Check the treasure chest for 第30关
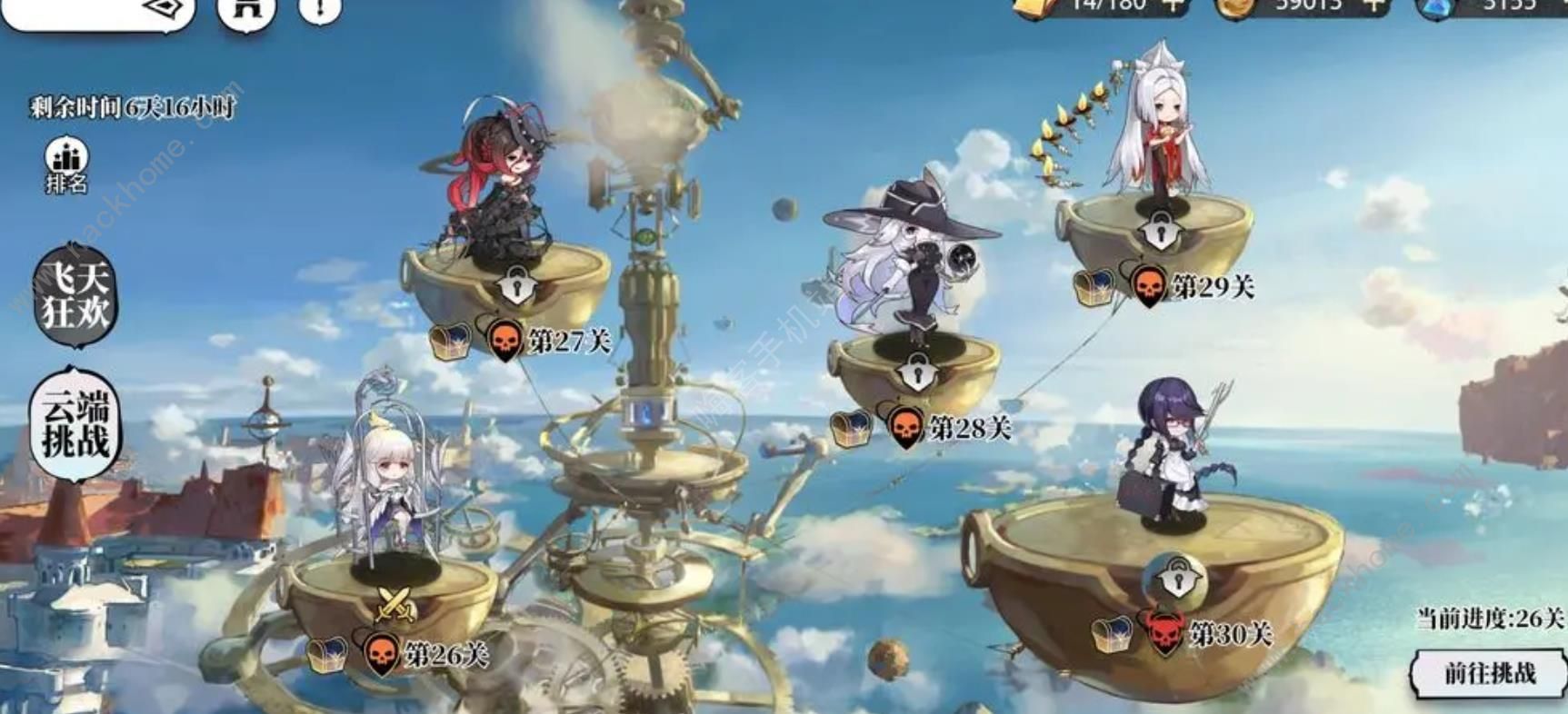 [x=1113, y=634]
